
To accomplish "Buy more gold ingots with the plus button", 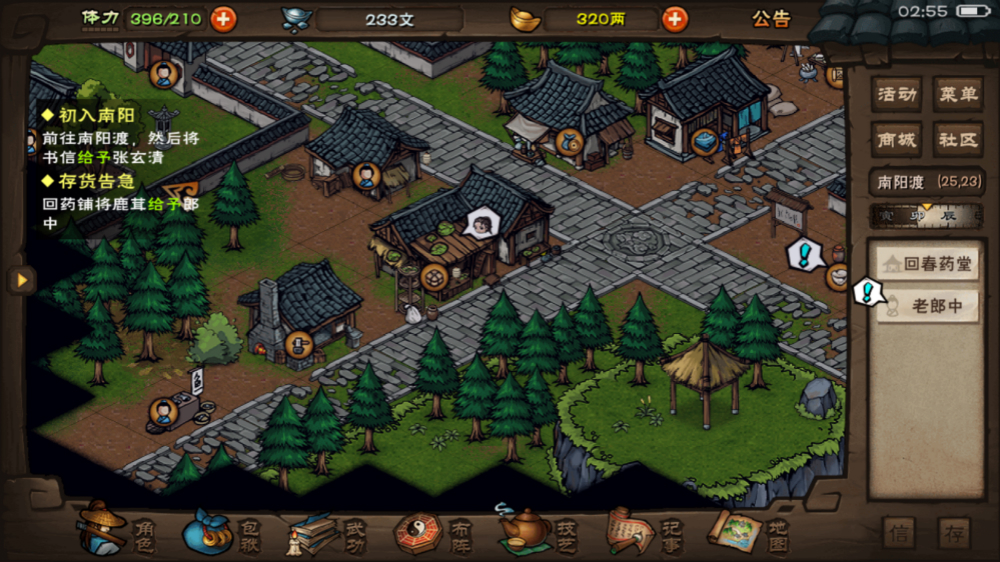I will [676, 19].
